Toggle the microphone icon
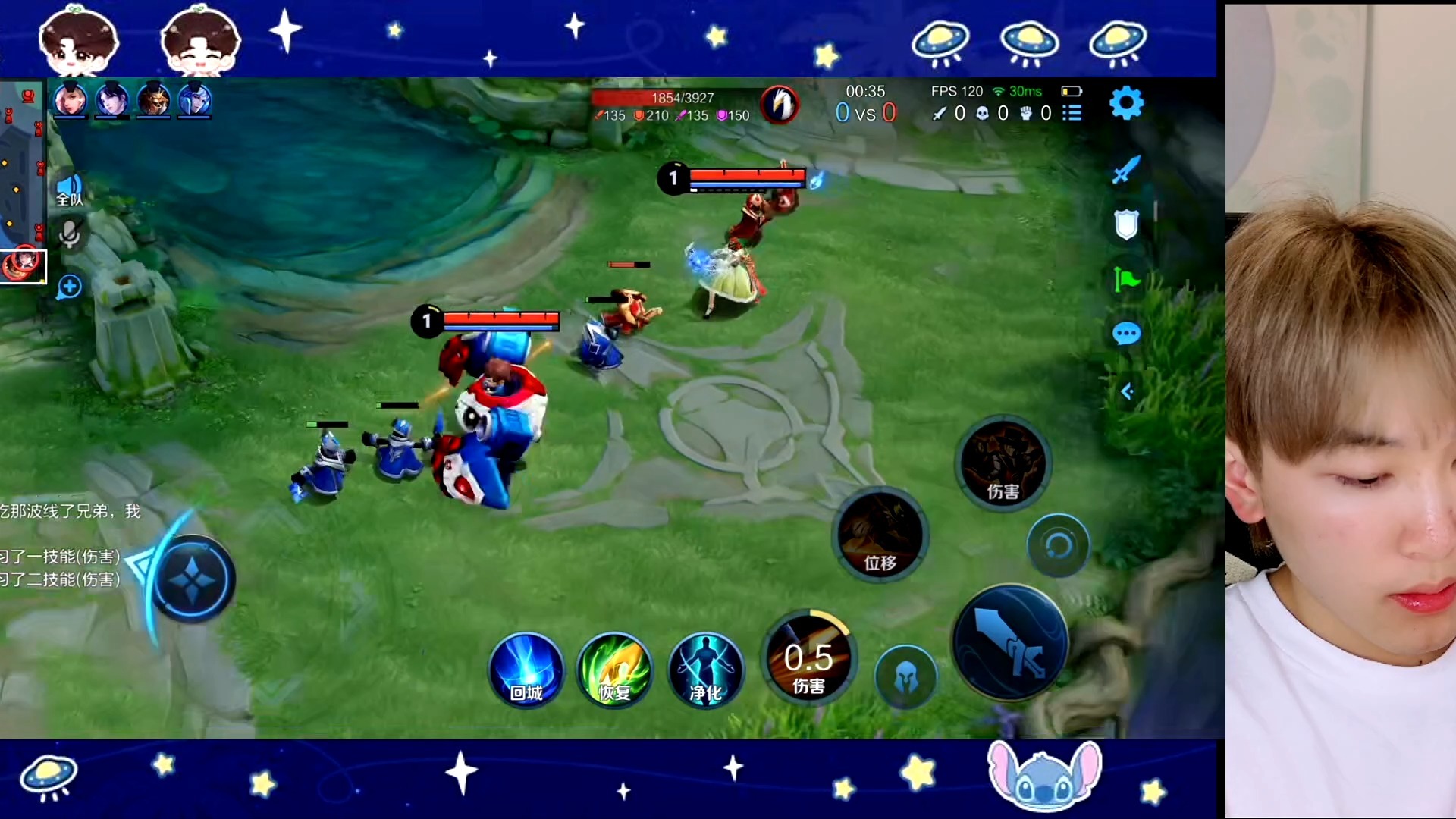1456x819 pixels. click(x=69, y=234)
